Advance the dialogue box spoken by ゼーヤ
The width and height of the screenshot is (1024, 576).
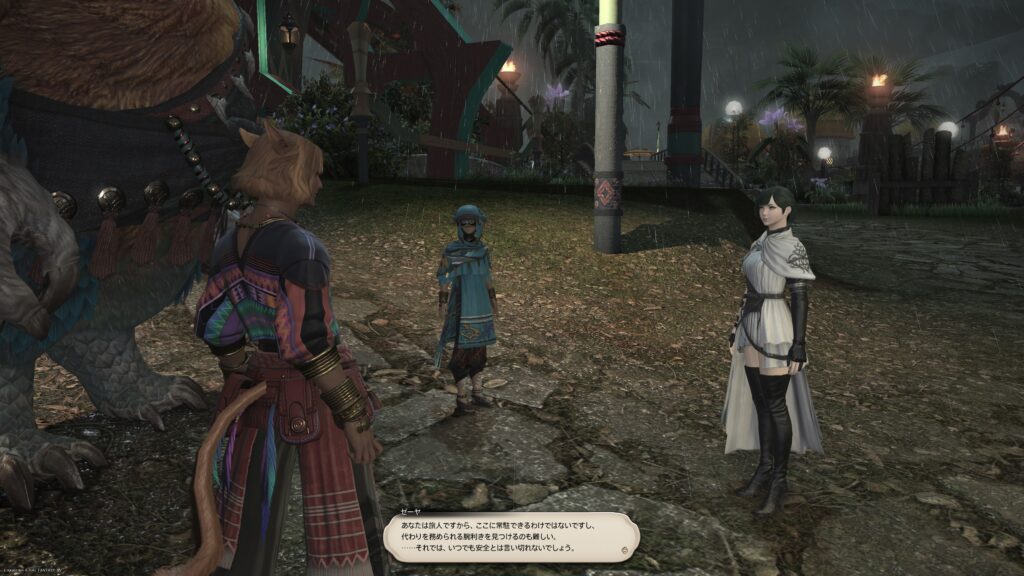click(510, 536)
